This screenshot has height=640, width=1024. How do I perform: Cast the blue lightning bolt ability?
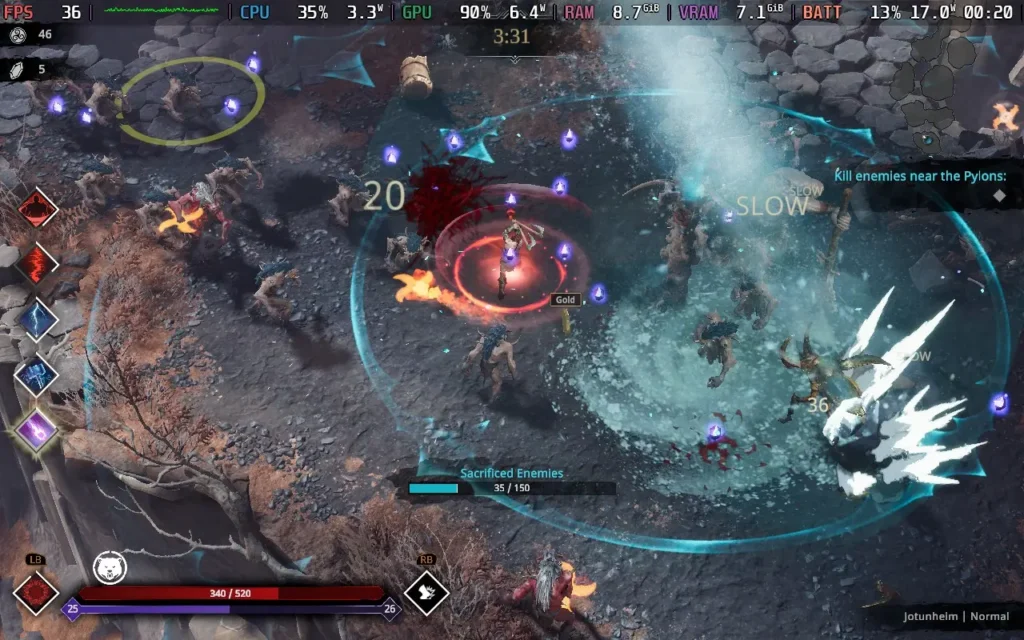(37, 319)
